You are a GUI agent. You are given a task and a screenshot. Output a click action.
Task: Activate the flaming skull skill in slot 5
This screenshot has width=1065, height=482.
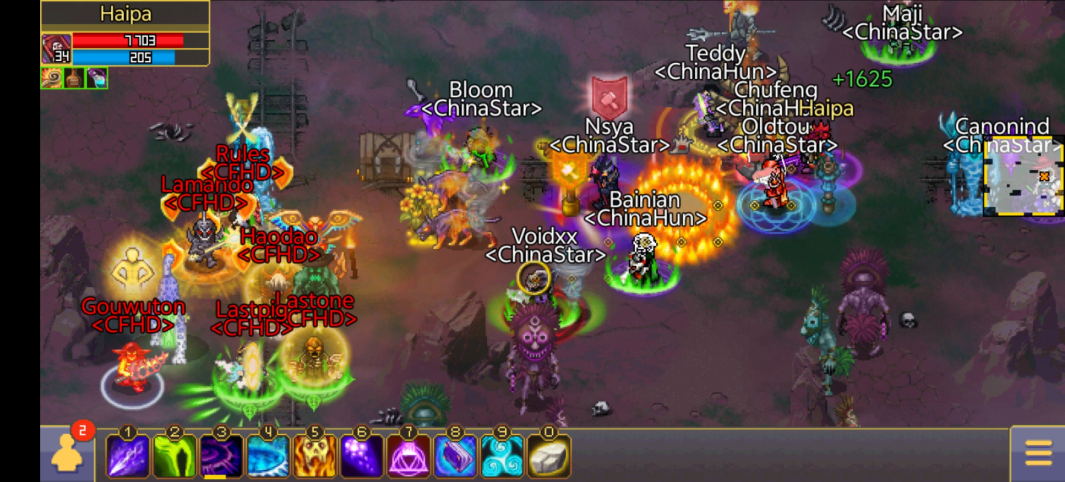[x=315, y=456]
